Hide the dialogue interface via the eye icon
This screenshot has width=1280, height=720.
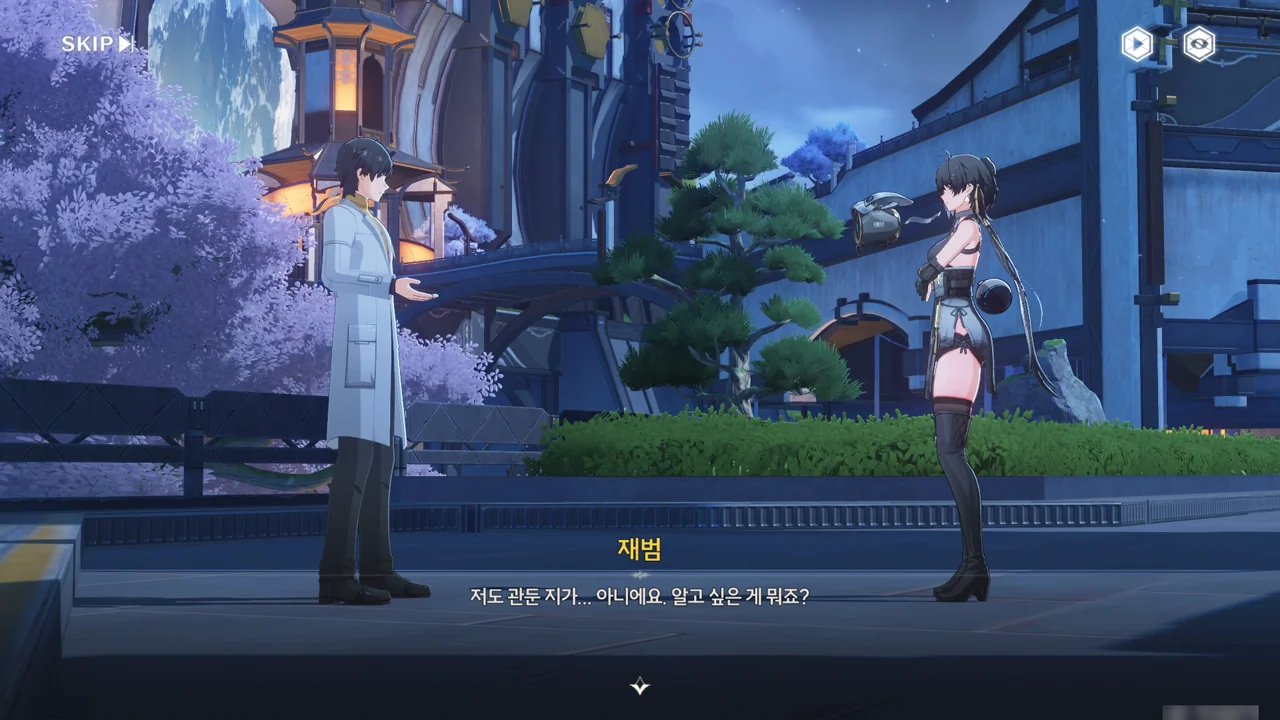click(1198, 44)
